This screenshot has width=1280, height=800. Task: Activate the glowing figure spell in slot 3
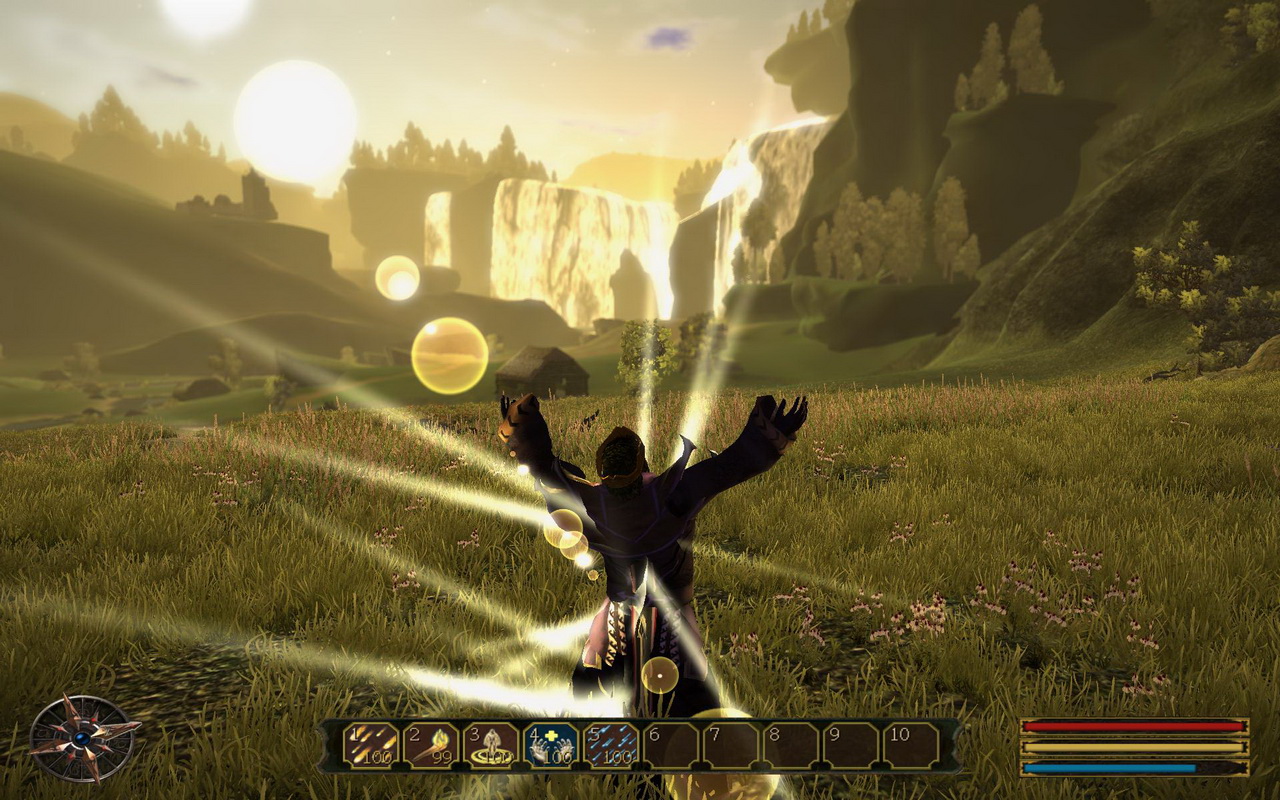[490, 745]
